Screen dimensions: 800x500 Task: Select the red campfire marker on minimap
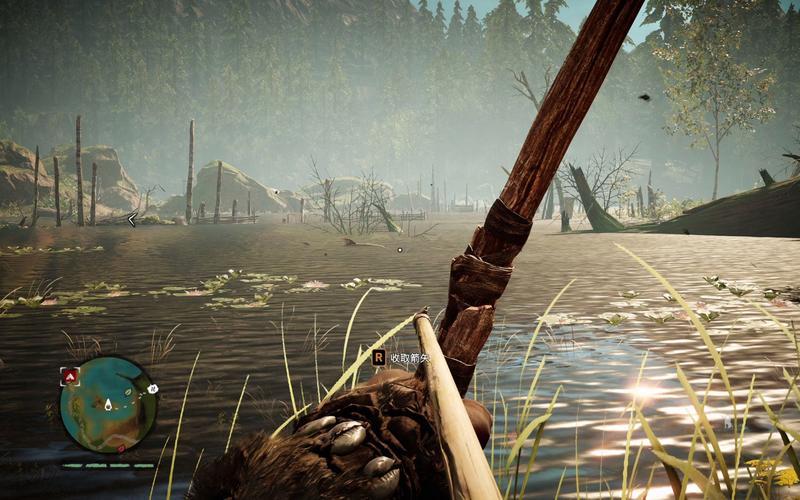(x=70, y=376)
